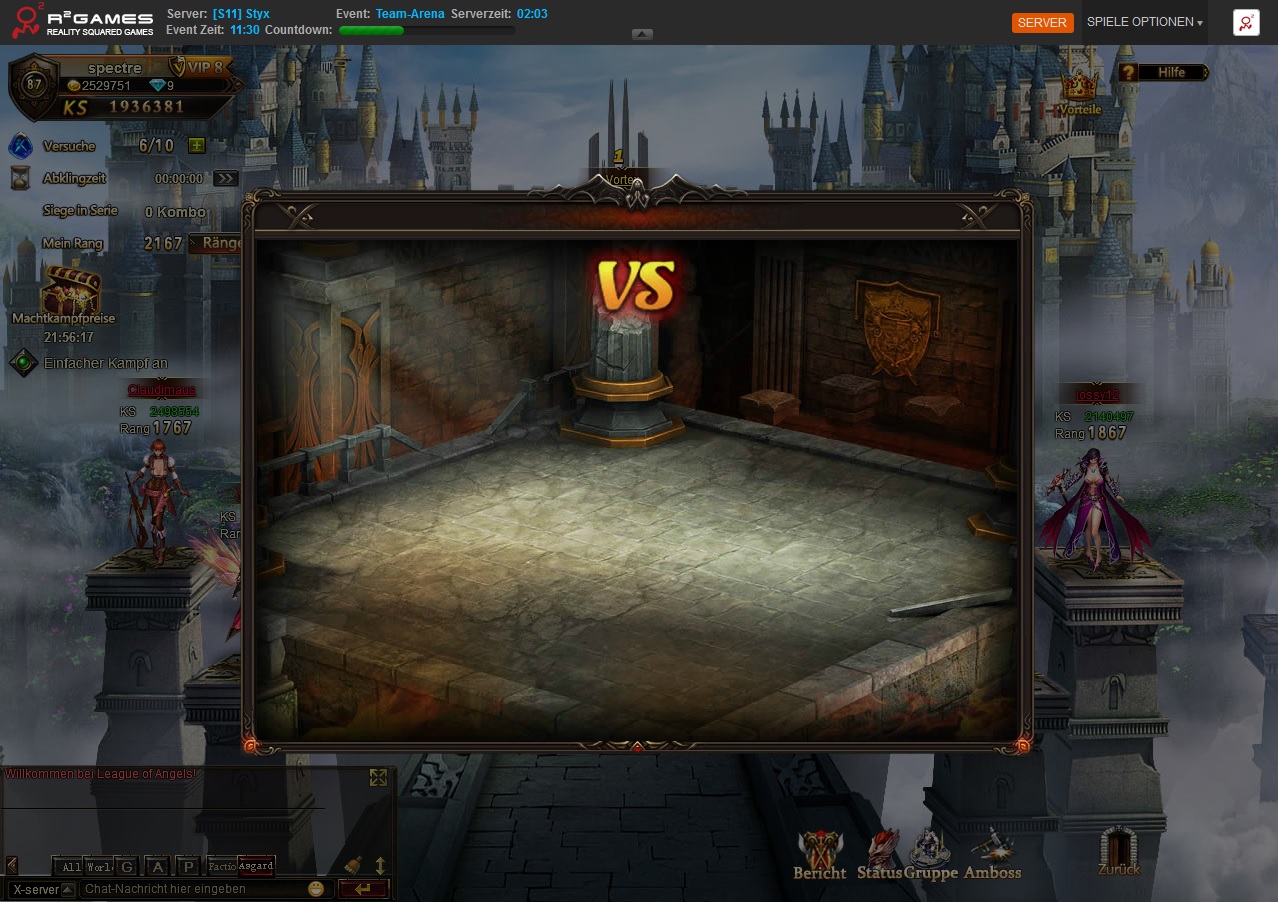Screen dimensions: 1280x902
Task: Open the chat emoji smiley picker
Action: coord(316,889)
